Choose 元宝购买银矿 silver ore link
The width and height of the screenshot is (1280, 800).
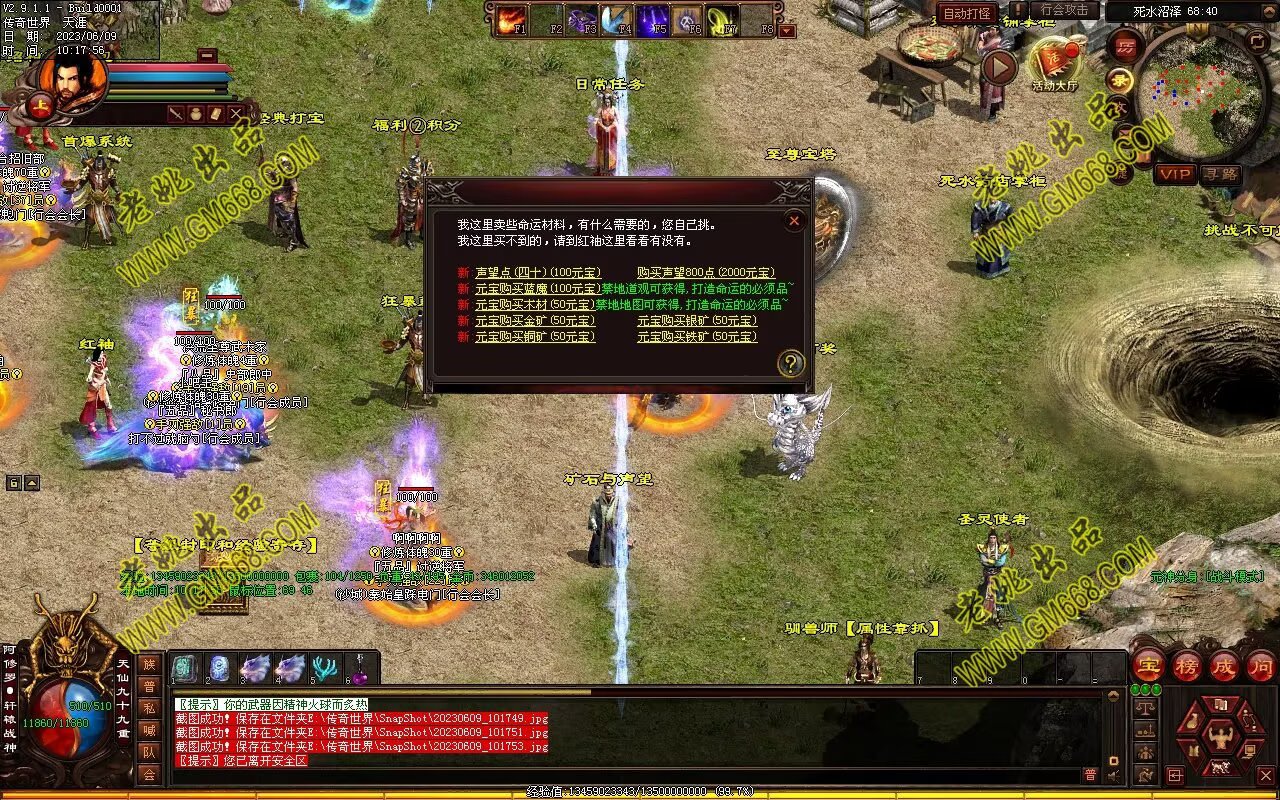pyautogui.click(x=697, y=321)
